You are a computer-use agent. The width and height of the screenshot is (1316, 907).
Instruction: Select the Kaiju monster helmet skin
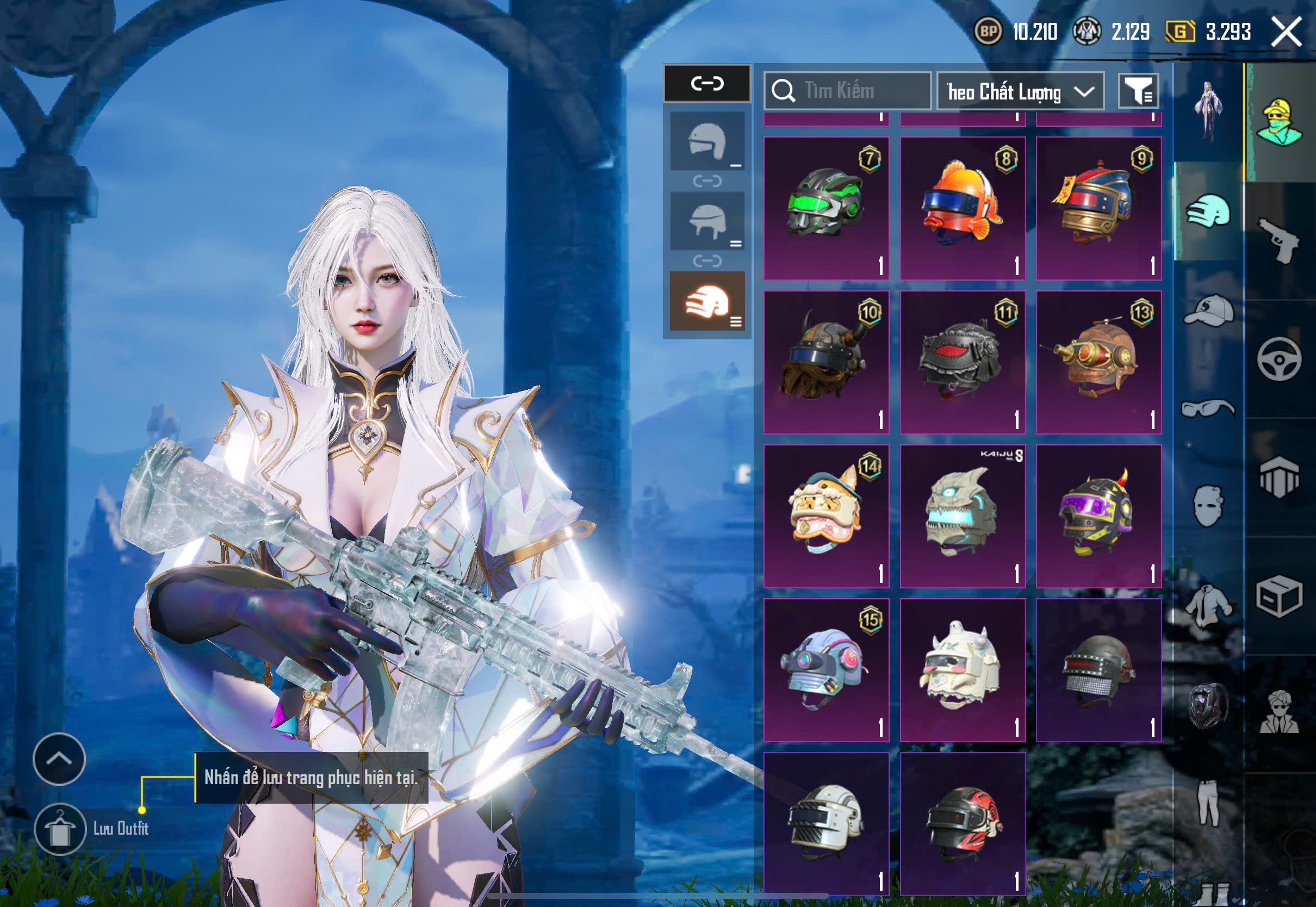(963, 516)
